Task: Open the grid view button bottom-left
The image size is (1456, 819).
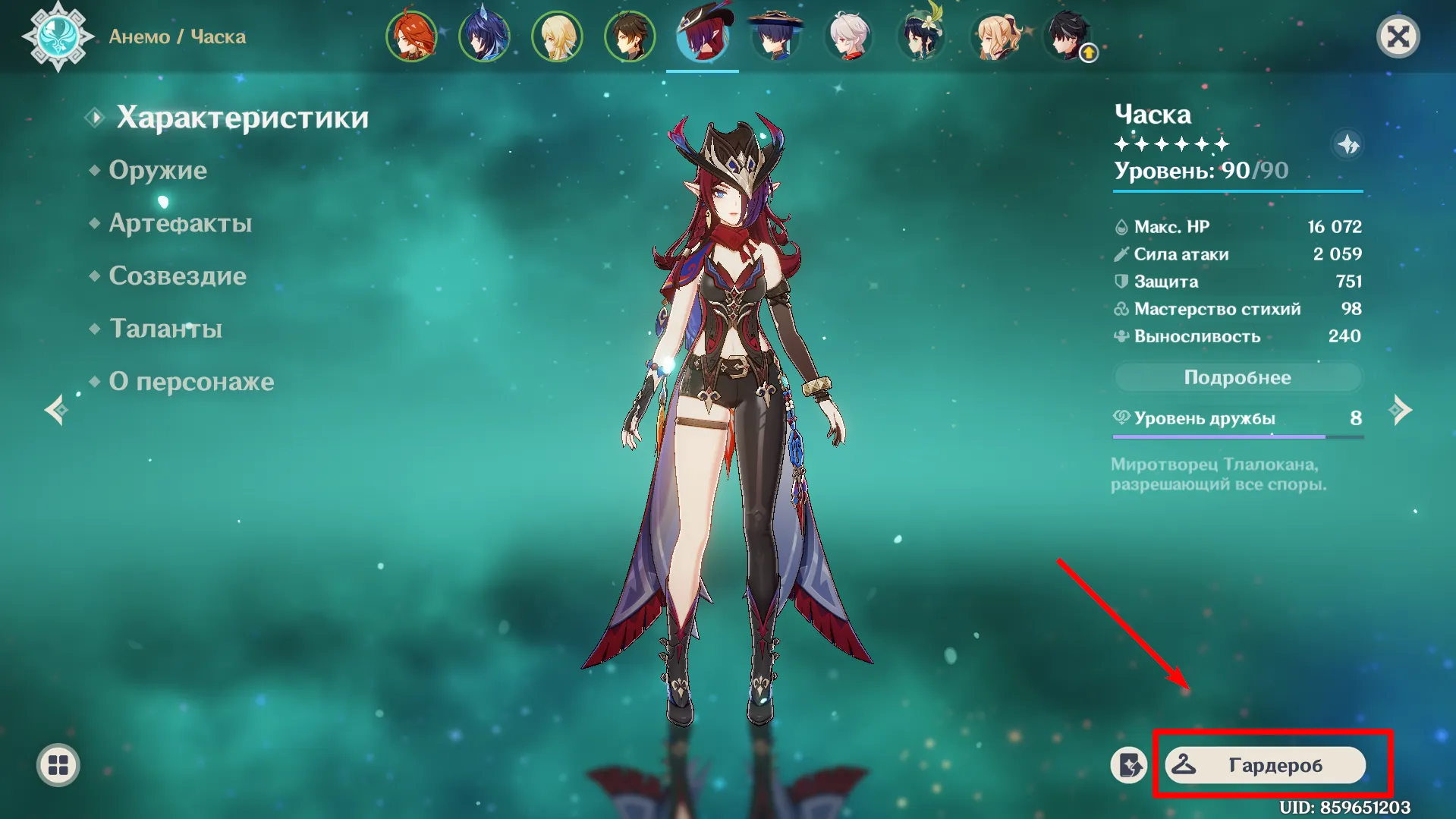Action: (58, 765)
